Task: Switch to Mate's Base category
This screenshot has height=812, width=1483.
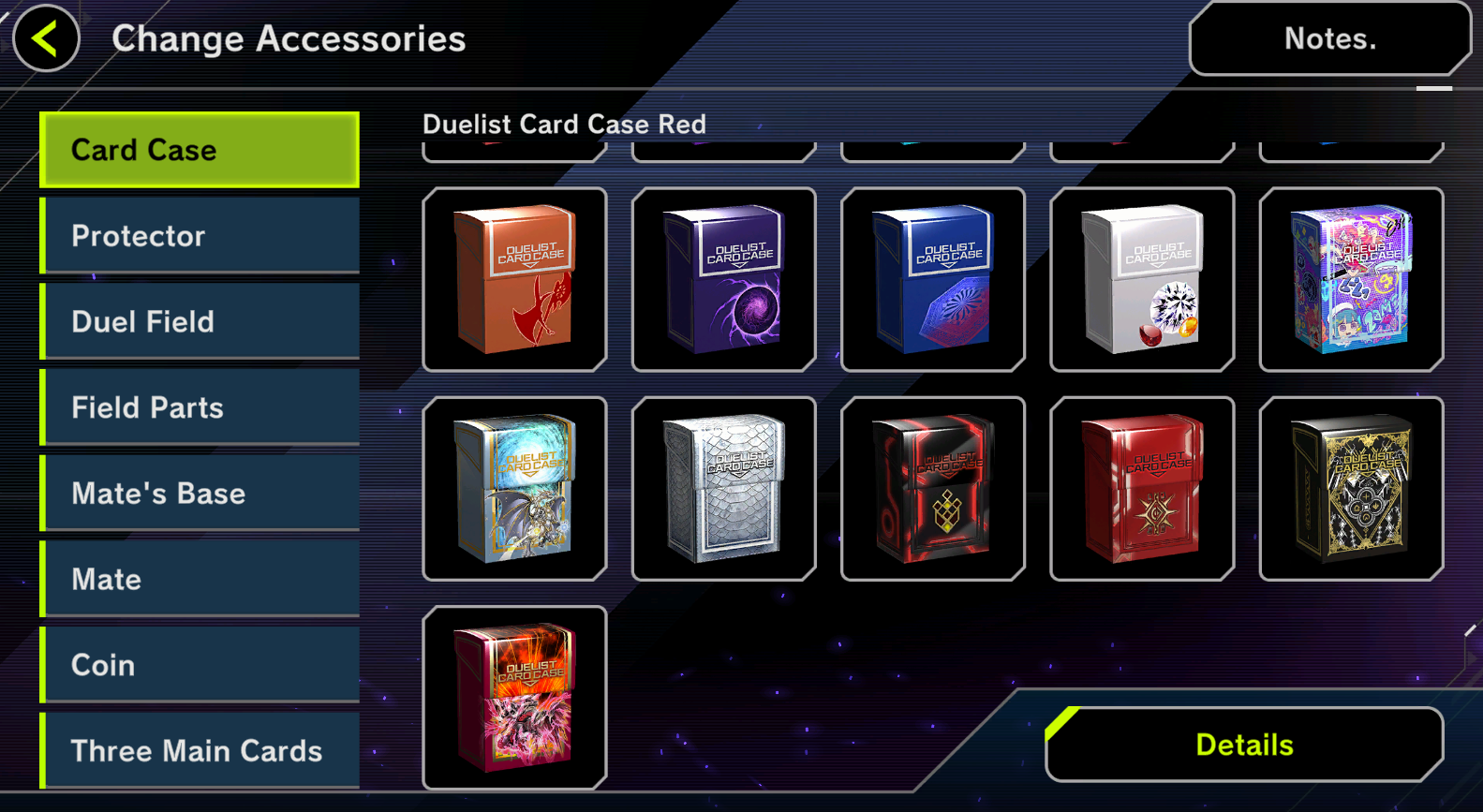Action: (x=200, y=493)
